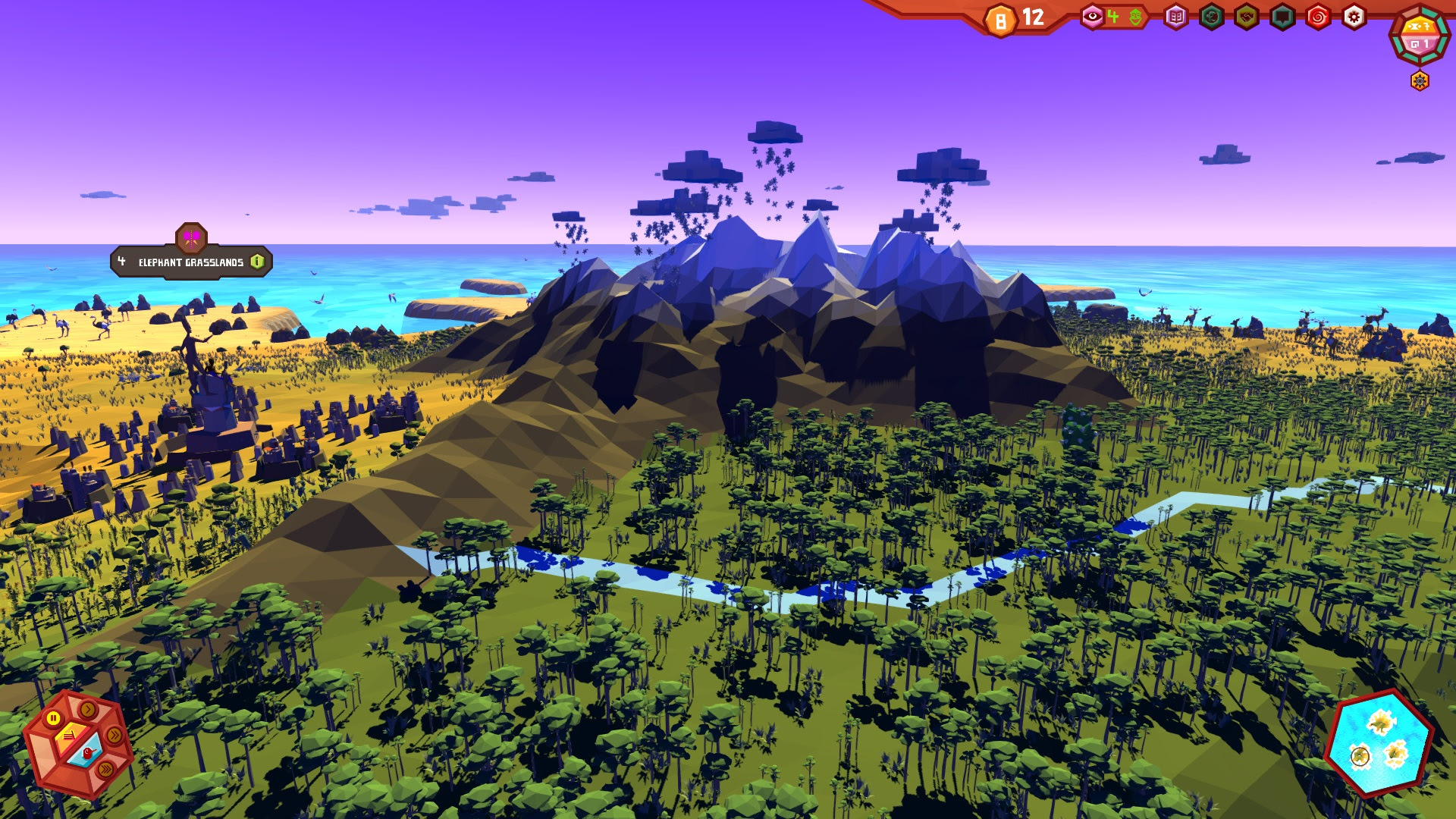Open the white gear settings menu
The image size is (1456, 819).
point(1354,17)
